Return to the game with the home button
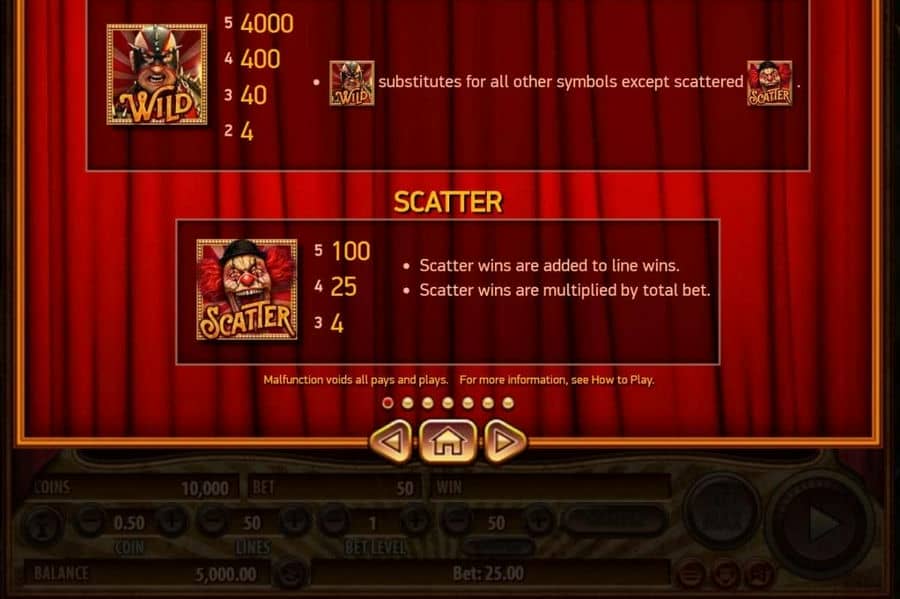 (448, 441)
